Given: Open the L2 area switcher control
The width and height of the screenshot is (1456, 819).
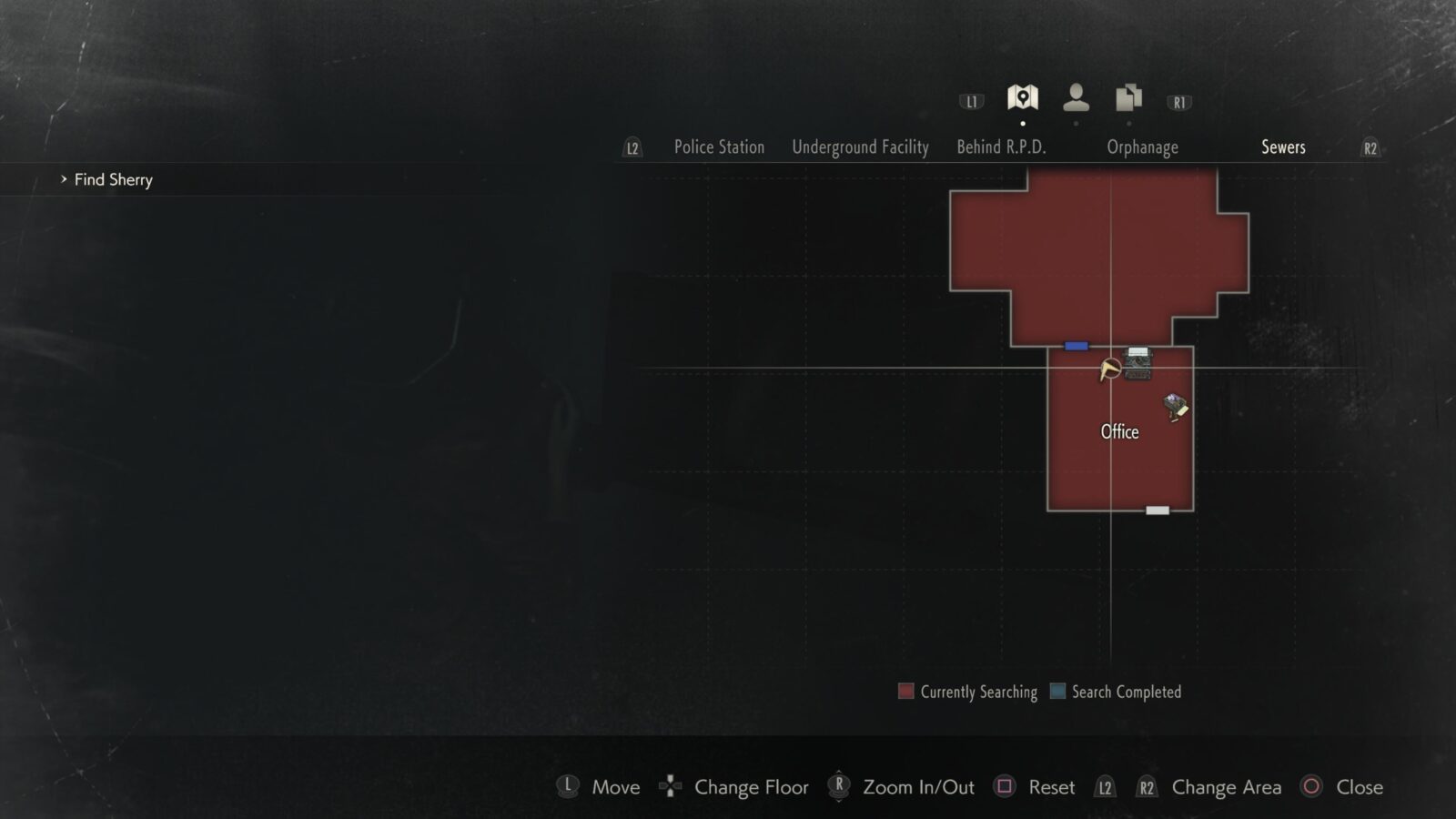Looking at the screenshot, I should (x=632, y=147).
